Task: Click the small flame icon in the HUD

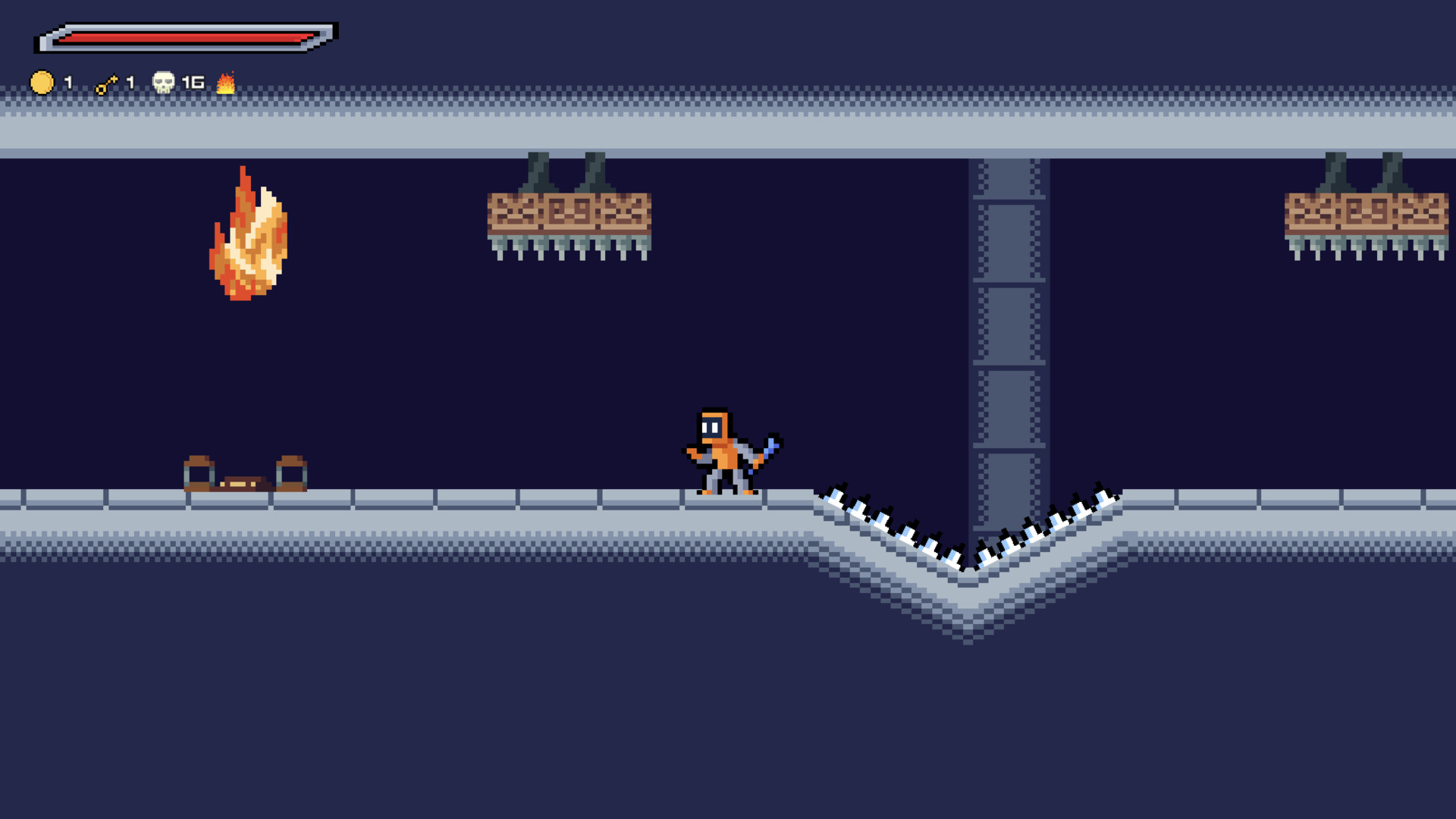Action: (x=226, y=83)
